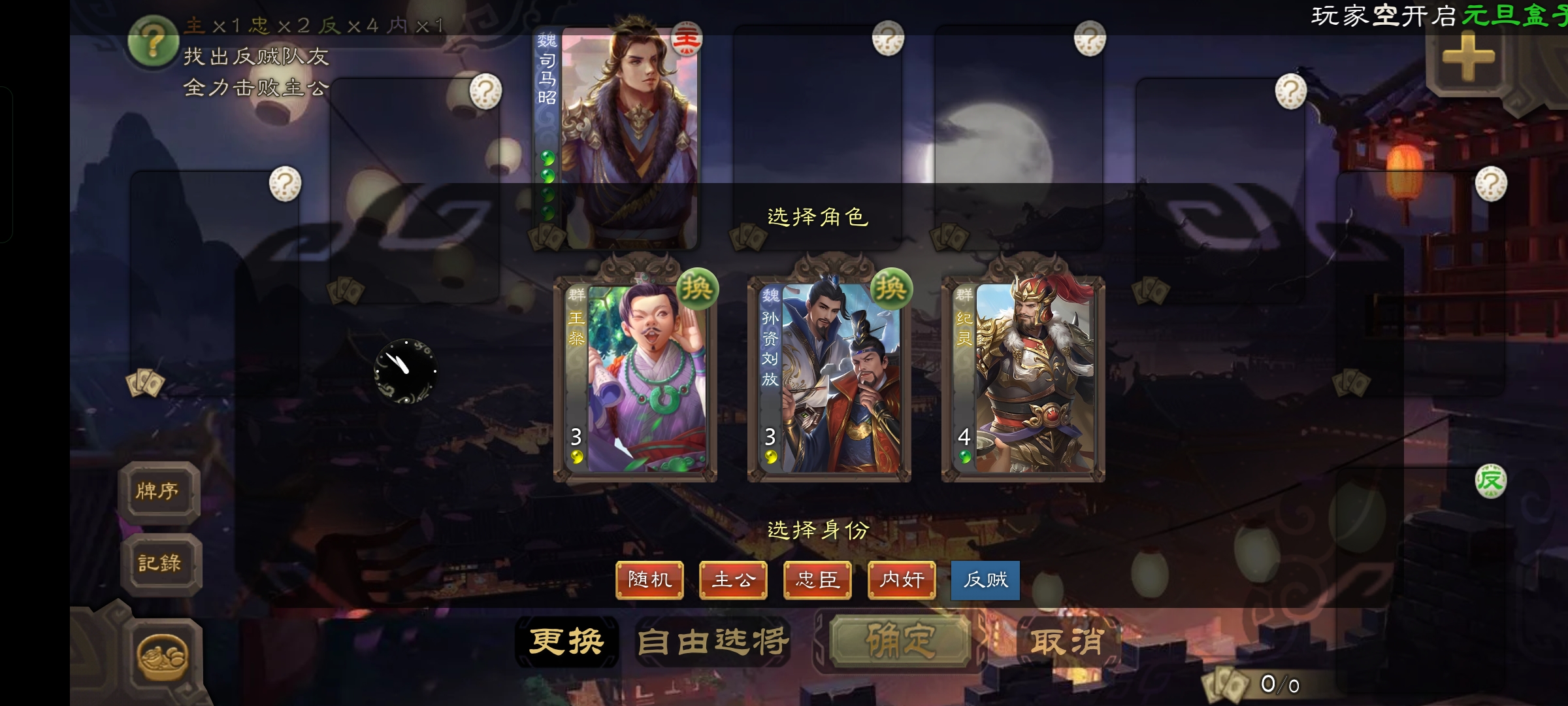This screenshot has width=1568, height=706.
Task: Switch to the 自由选将 mode
Action: coord(713,641)
